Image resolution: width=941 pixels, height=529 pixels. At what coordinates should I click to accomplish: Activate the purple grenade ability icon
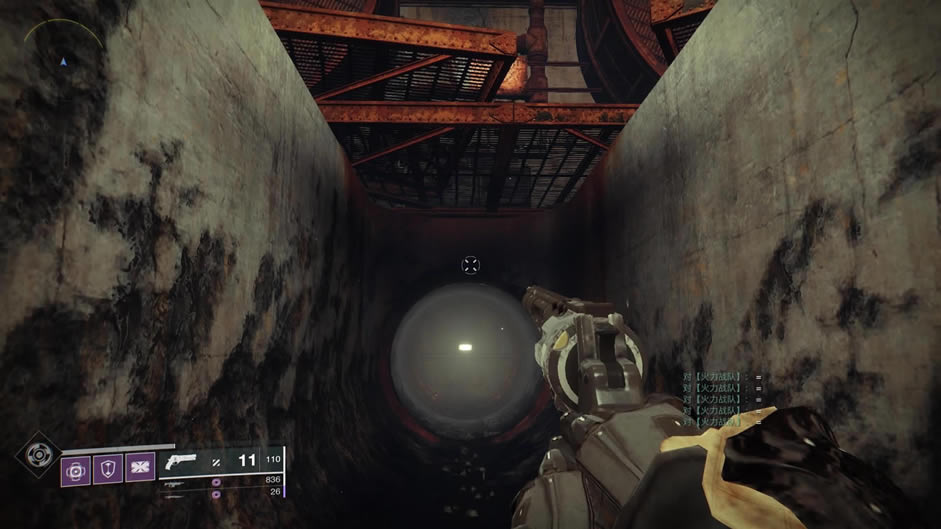coord(76,468)
